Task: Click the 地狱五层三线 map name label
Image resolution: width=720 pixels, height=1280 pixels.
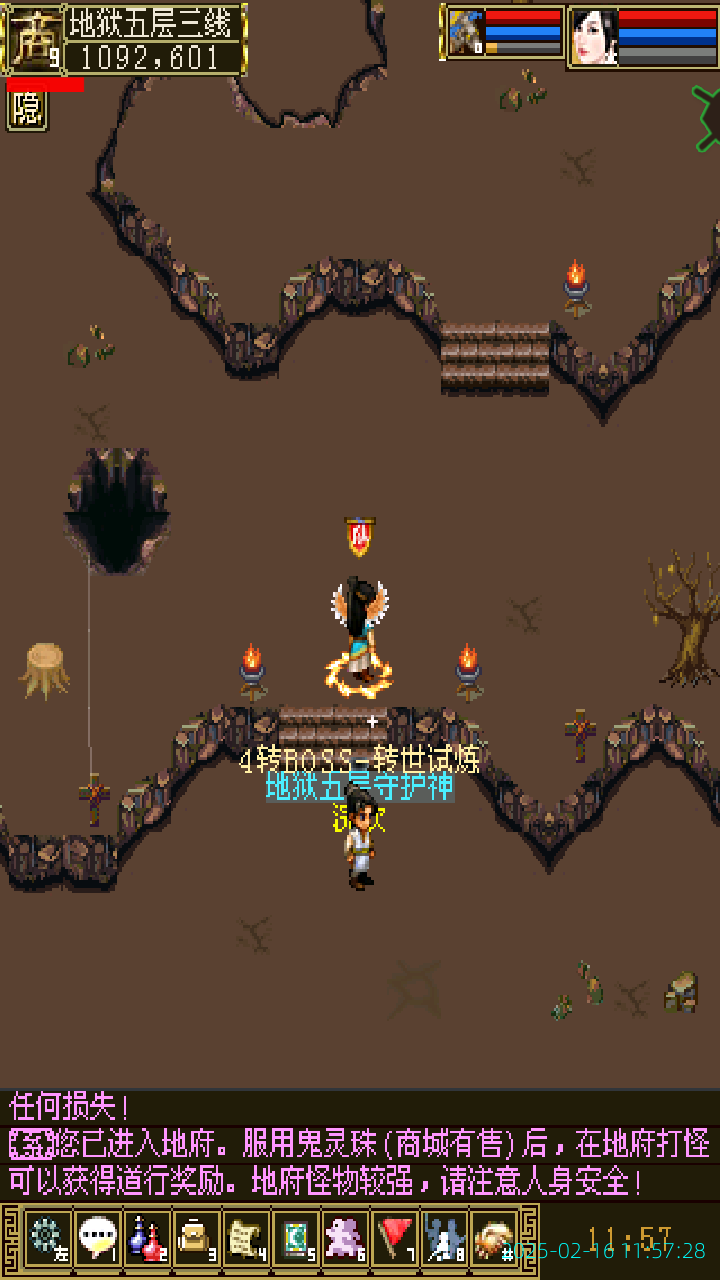Action: (x=155, y=22)
